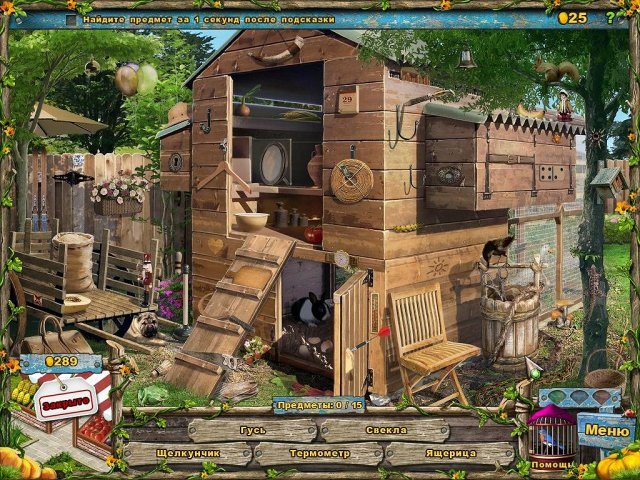
Task: Choose the Щелкунчик item plank
Action: (x=189, y=453)
